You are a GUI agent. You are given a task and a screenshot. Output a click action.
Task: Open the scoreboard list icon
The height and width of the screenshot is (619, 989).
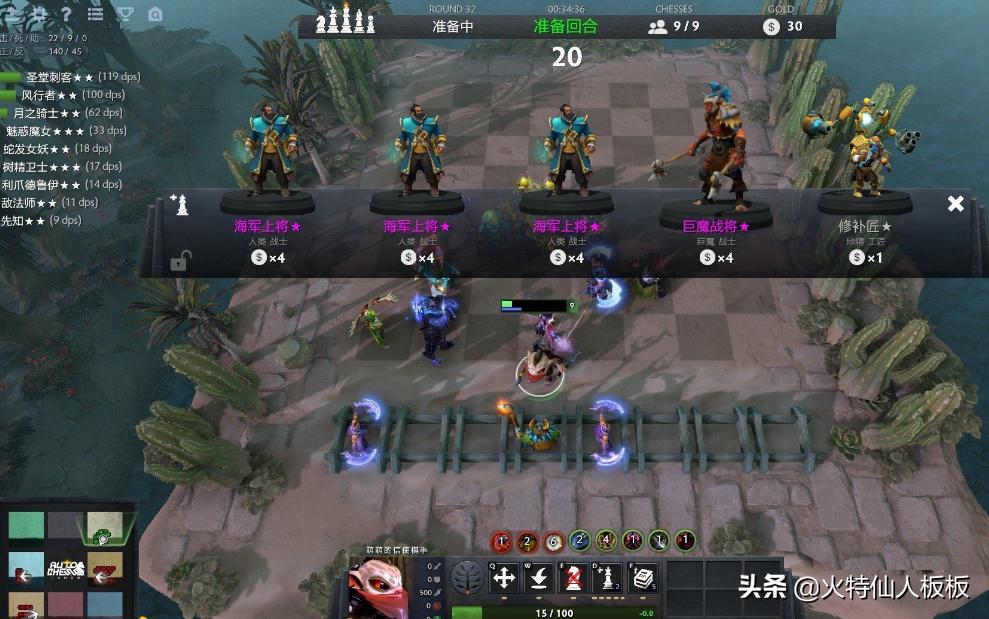tap(96, 14)
